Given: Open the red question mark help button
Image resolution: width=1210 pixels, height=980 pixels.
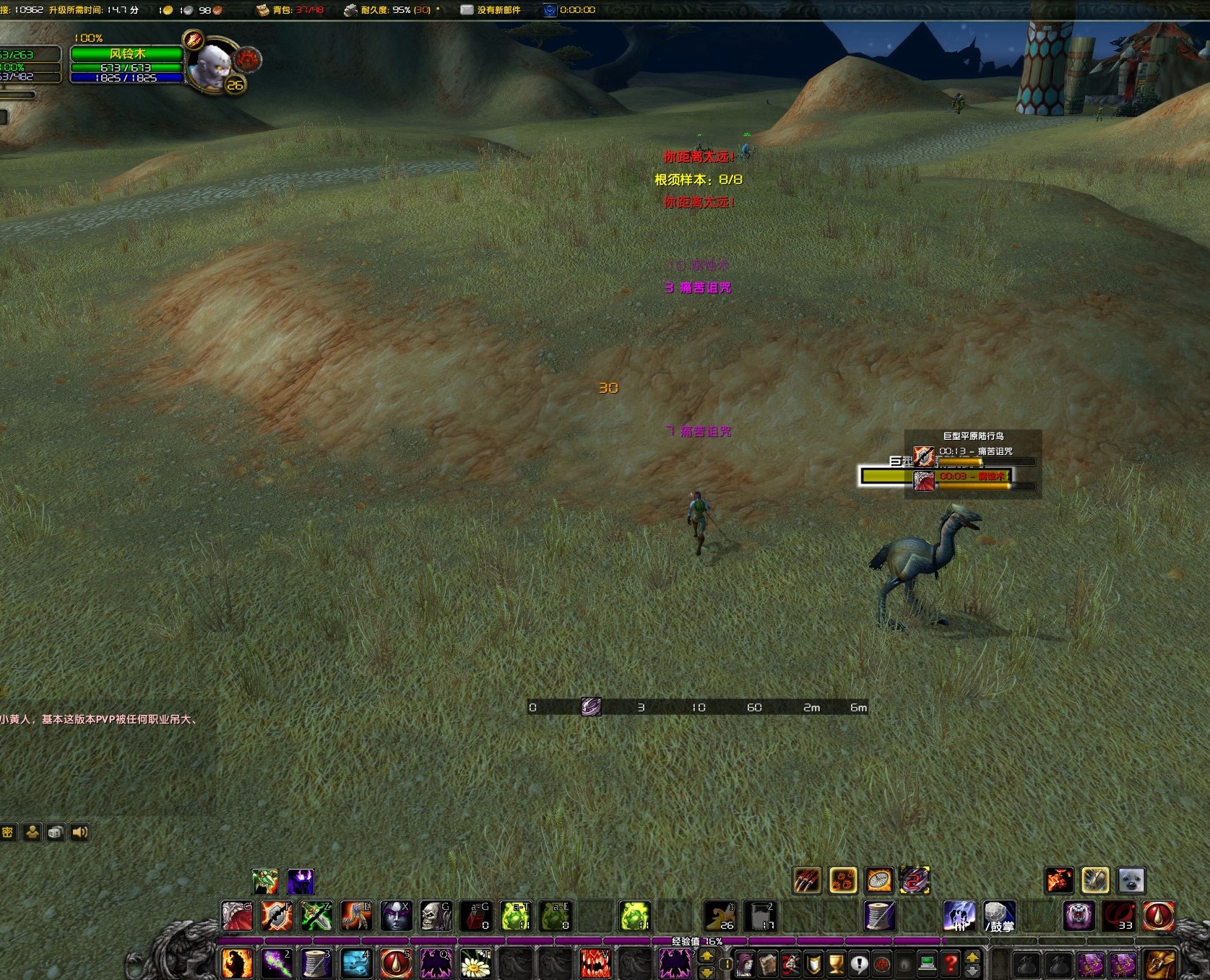Looking at the screenshot, I should [951, 963].
